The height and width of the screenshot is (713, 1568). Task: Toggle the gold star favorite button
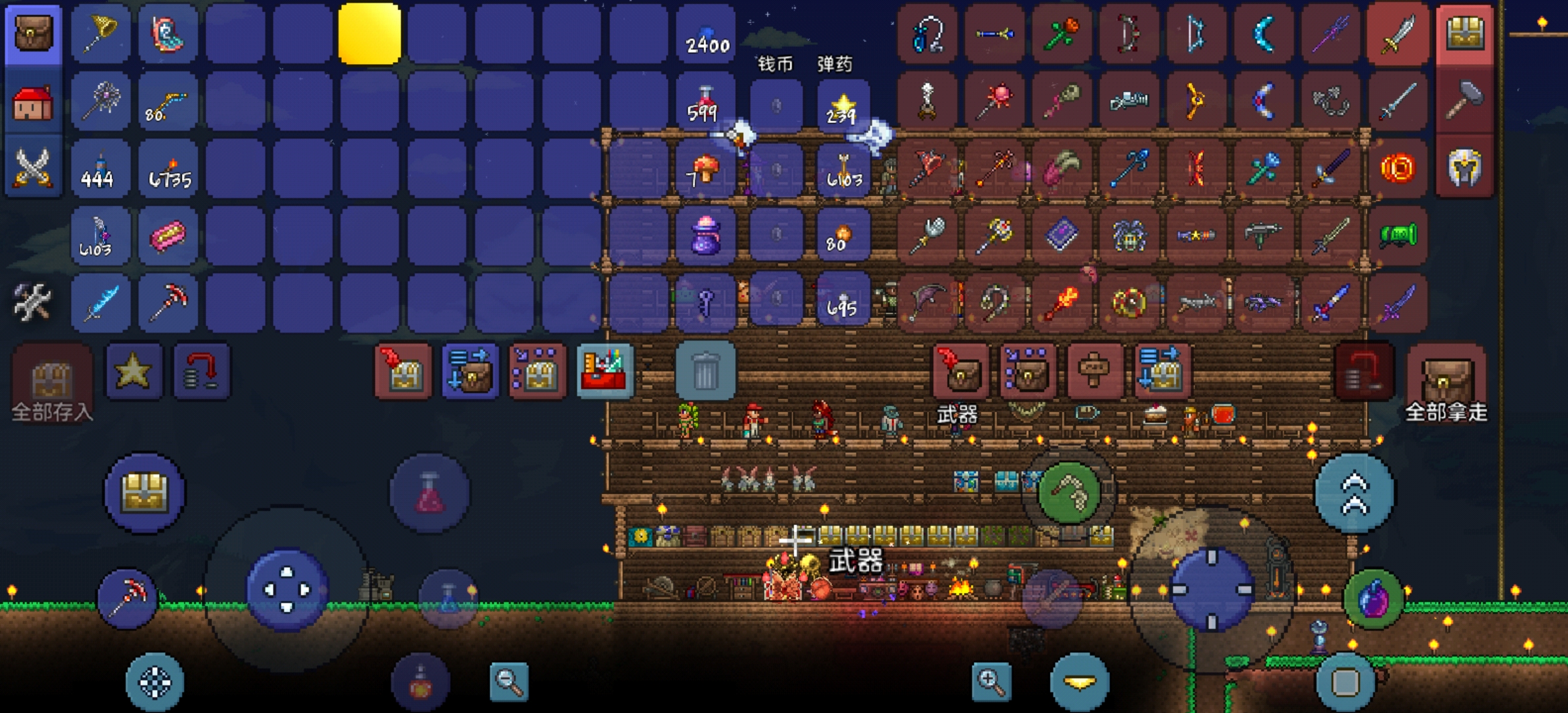(x=133, y=371)
